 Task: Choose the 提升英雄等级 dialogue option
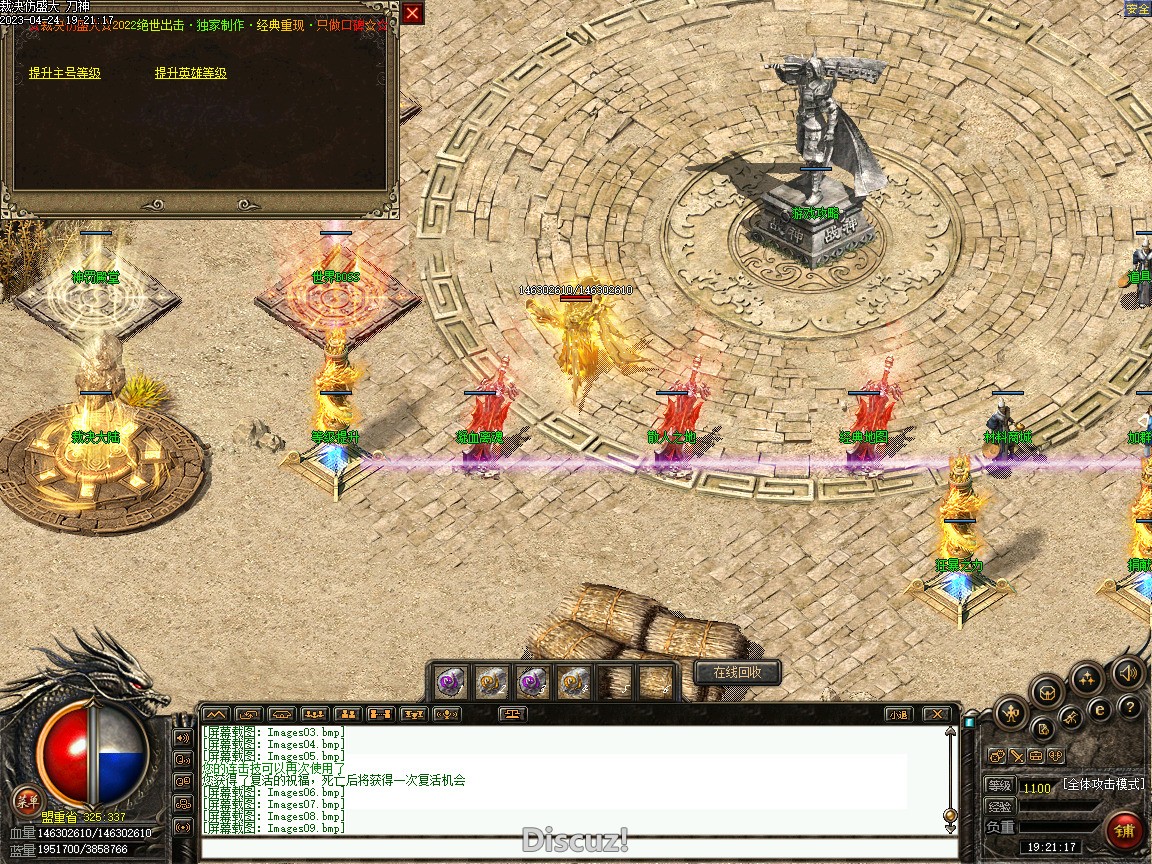pos(190,73)
